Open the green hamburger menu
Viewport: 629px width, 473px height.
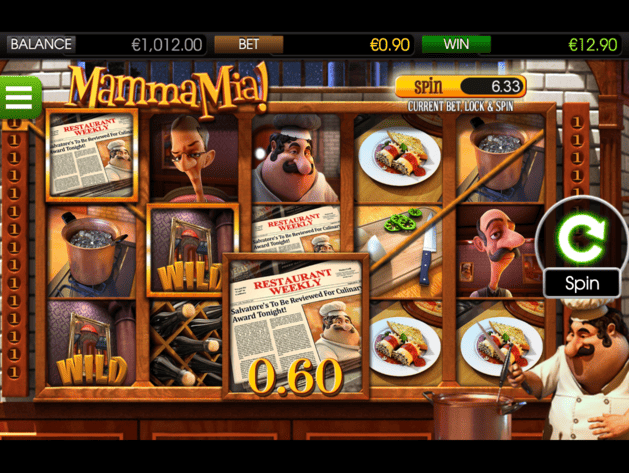click(x=20, y=98)
